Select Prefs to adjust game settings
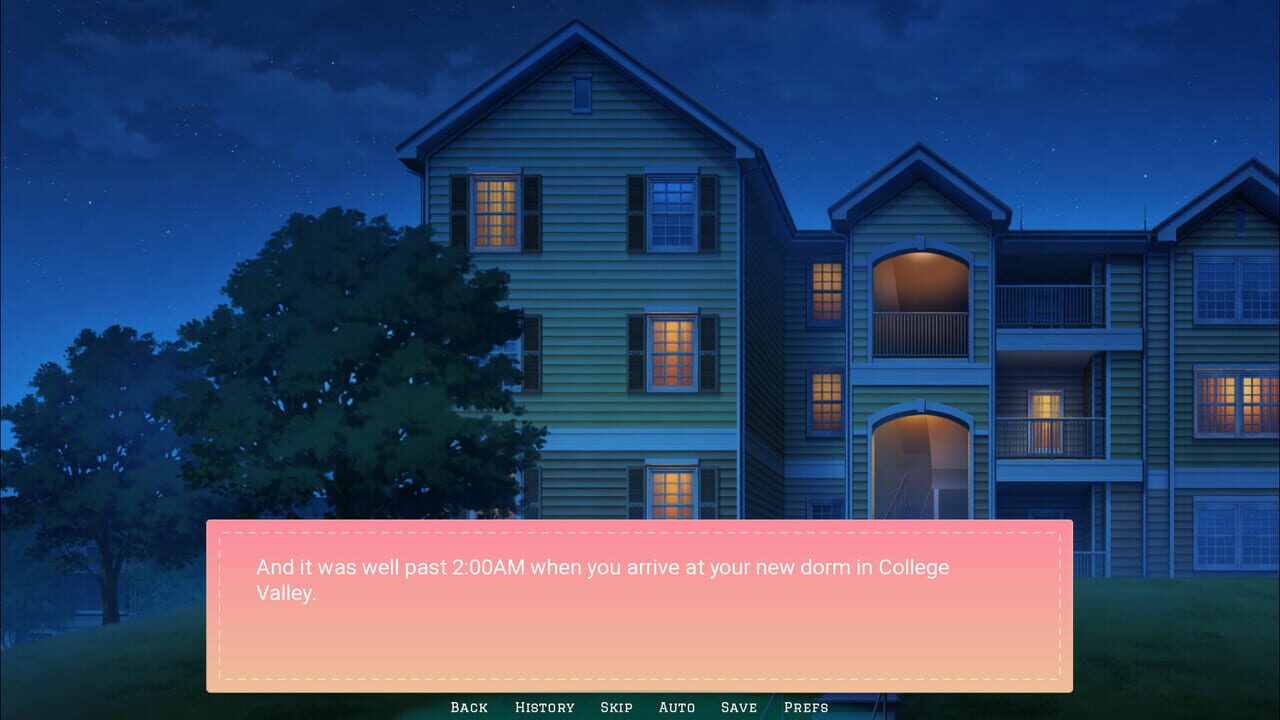This screenshot has width=1280, height=720. pyautogui.click(x=806, y=707)
